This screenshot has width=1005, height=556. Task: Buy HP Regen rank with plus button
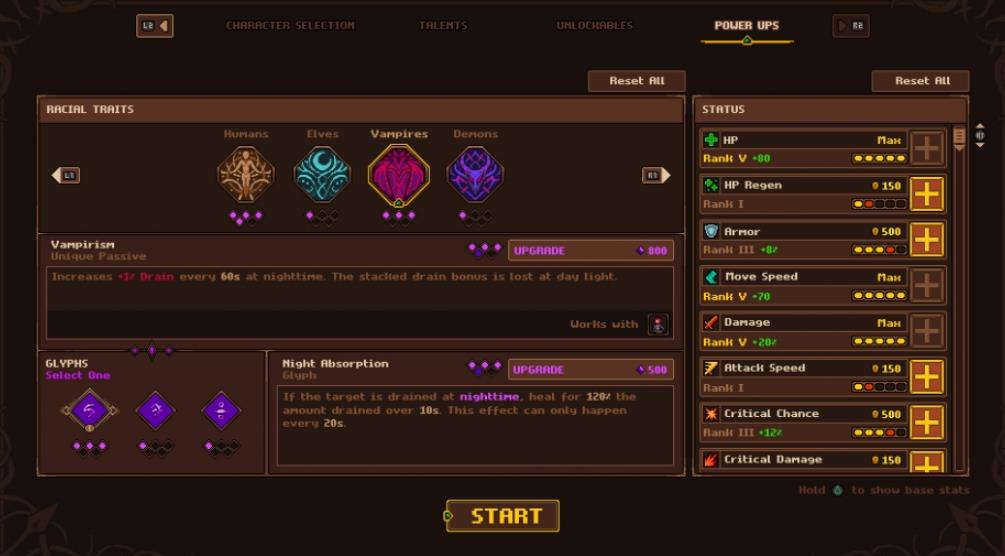click(927, 194)
